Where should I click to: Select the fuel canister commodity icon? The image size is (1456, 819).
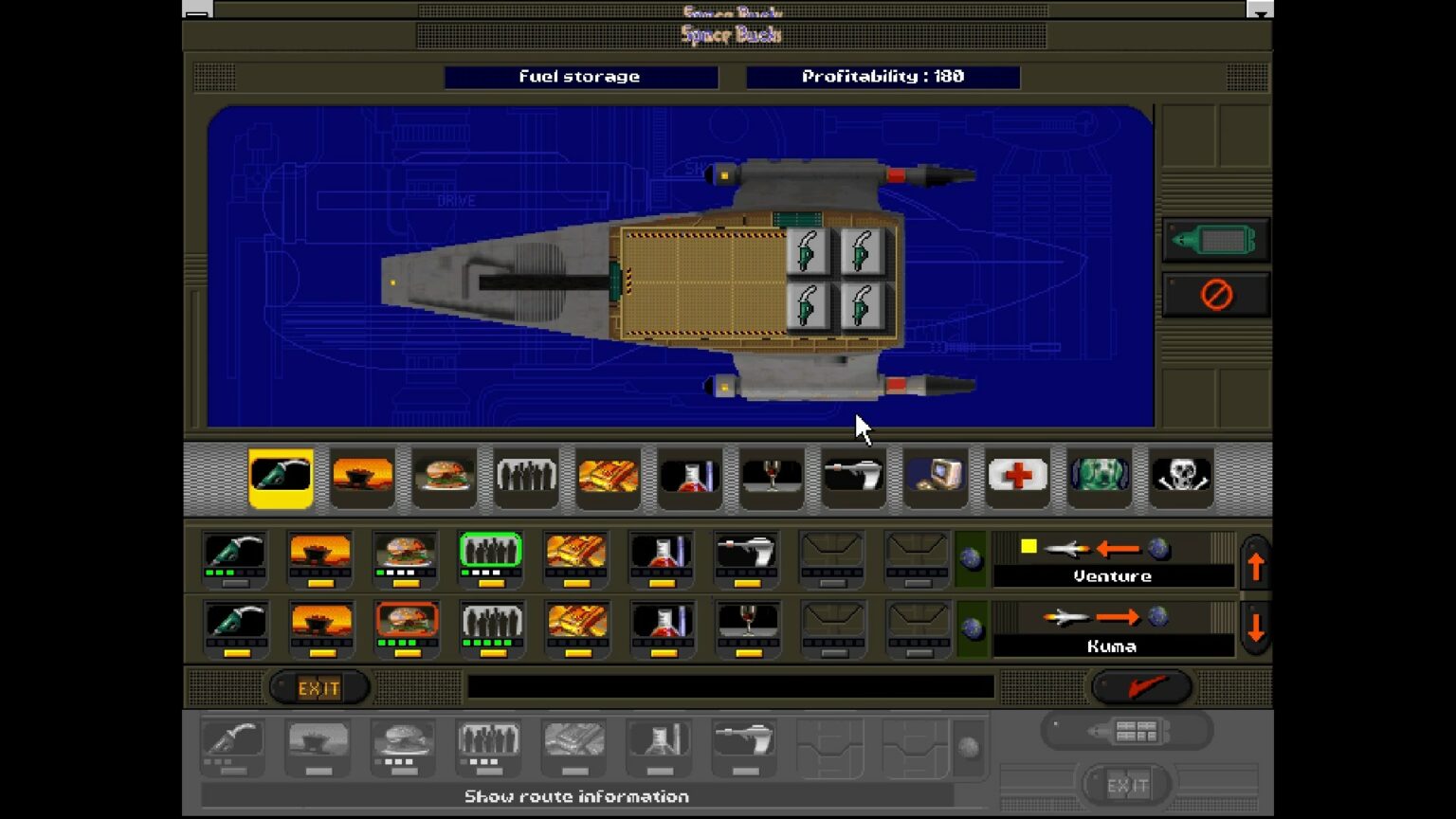(282, 479)
